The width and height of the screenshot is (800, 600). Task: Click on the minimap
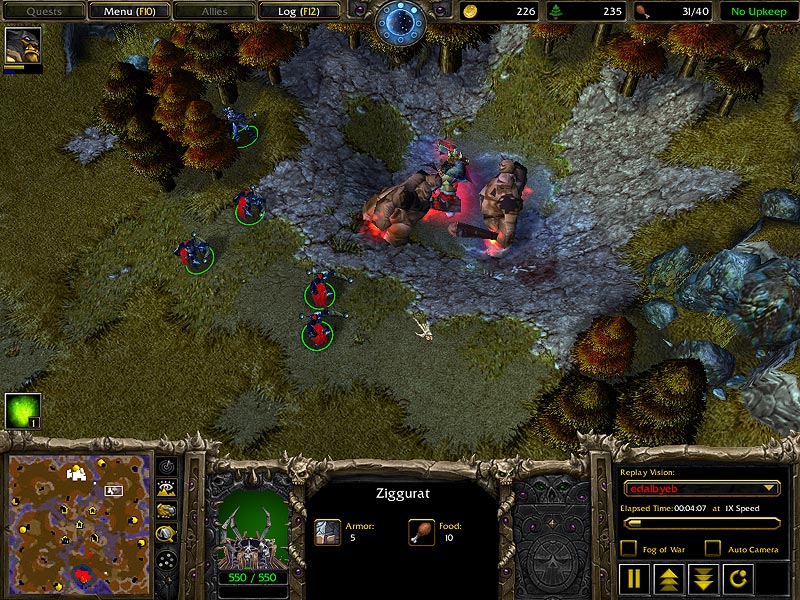coord(77,521)
